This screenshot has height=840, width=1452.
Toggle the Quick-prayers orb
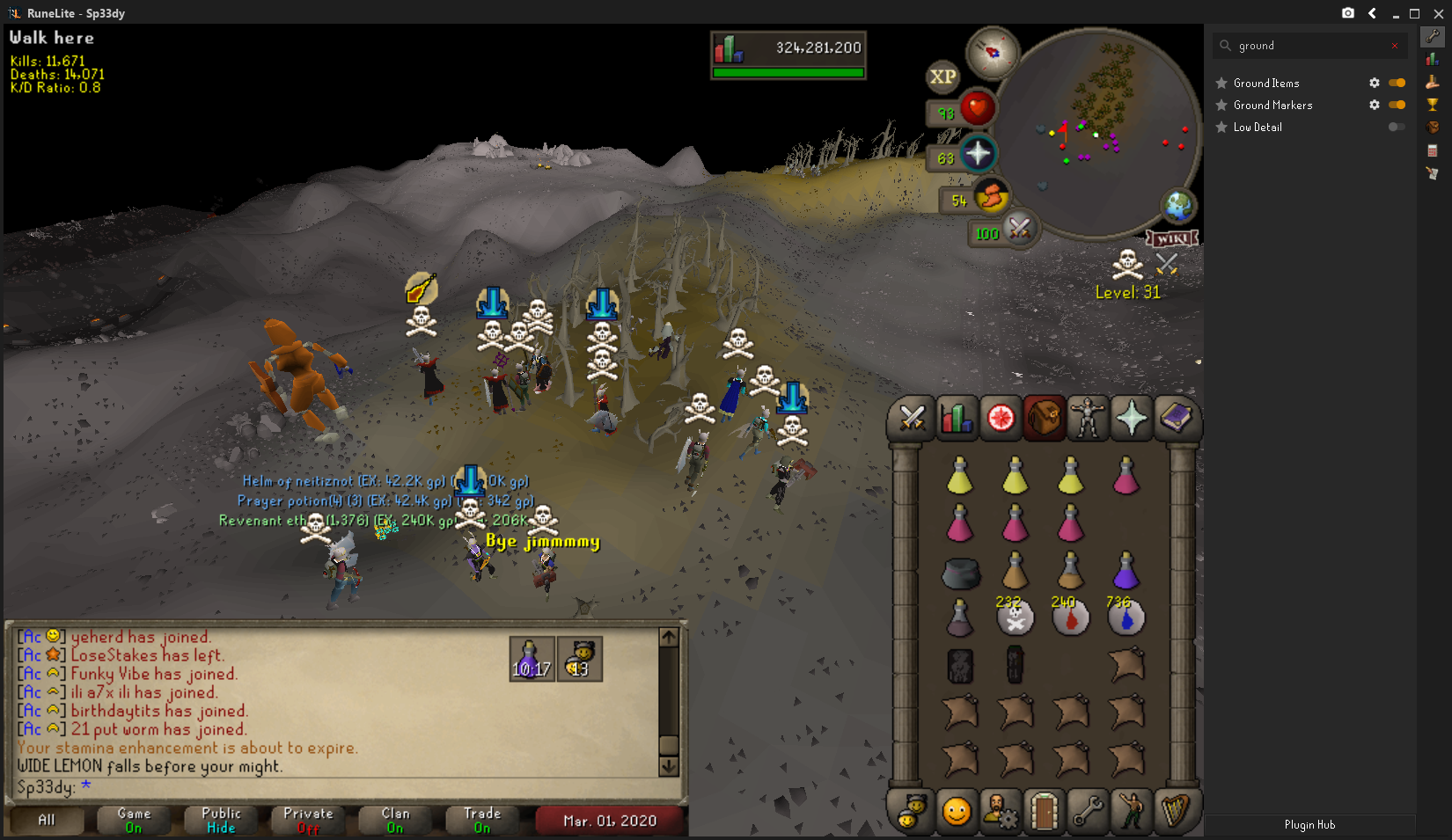tap(977, 155)
